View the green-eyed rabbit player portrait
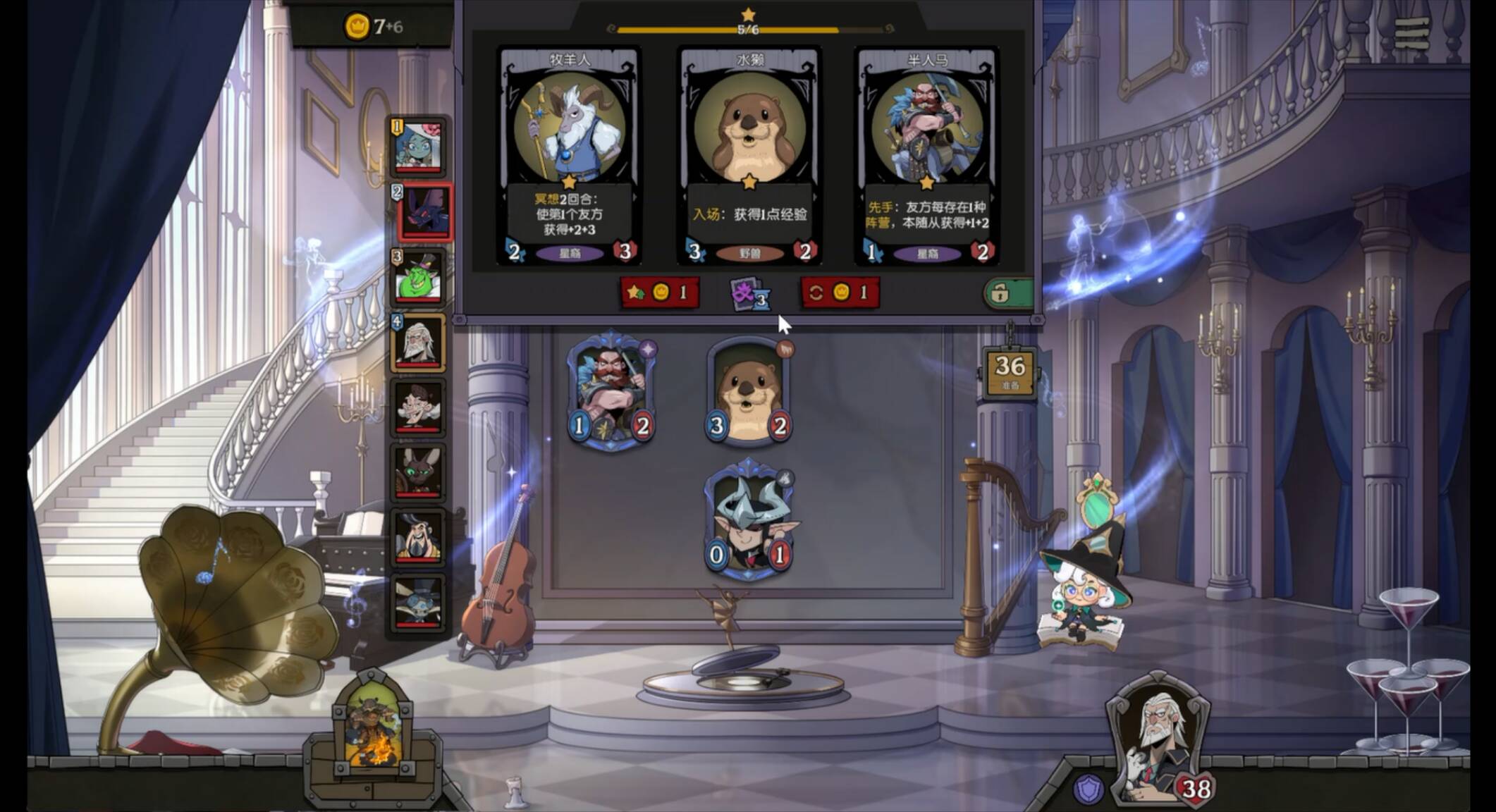This screenshot has width=1496, height=812. (x=419, y=472)
